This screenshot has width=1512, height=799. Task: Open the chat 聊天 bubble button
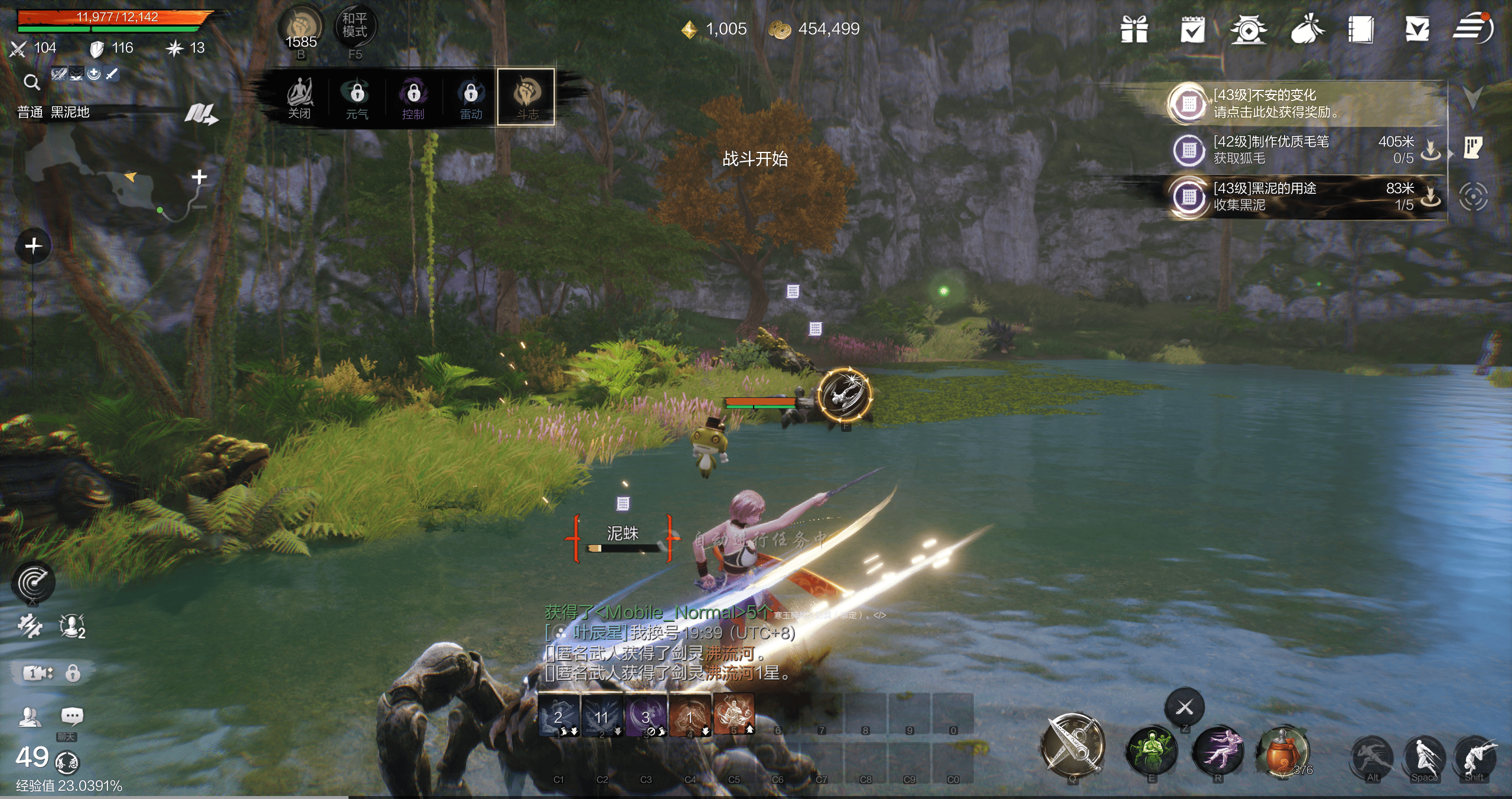coord(72,717)
